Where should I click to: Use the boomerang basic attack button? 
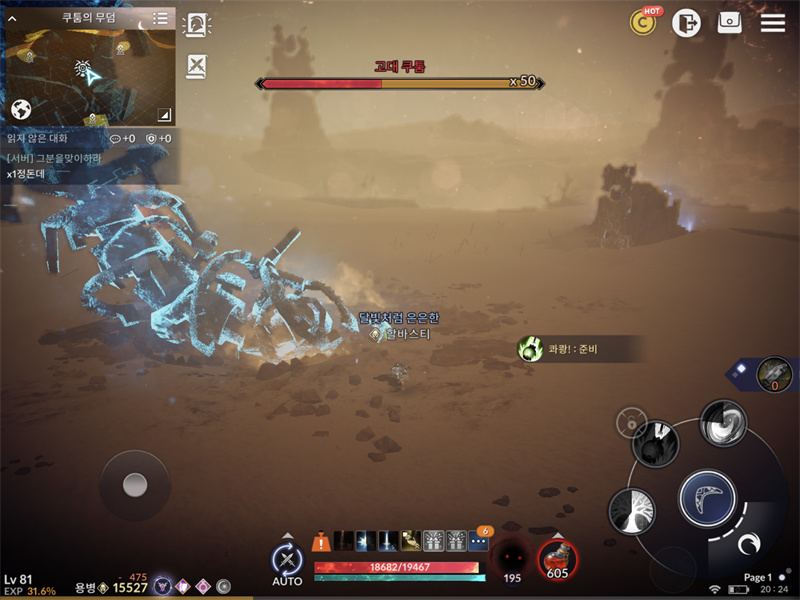(708, 497)
